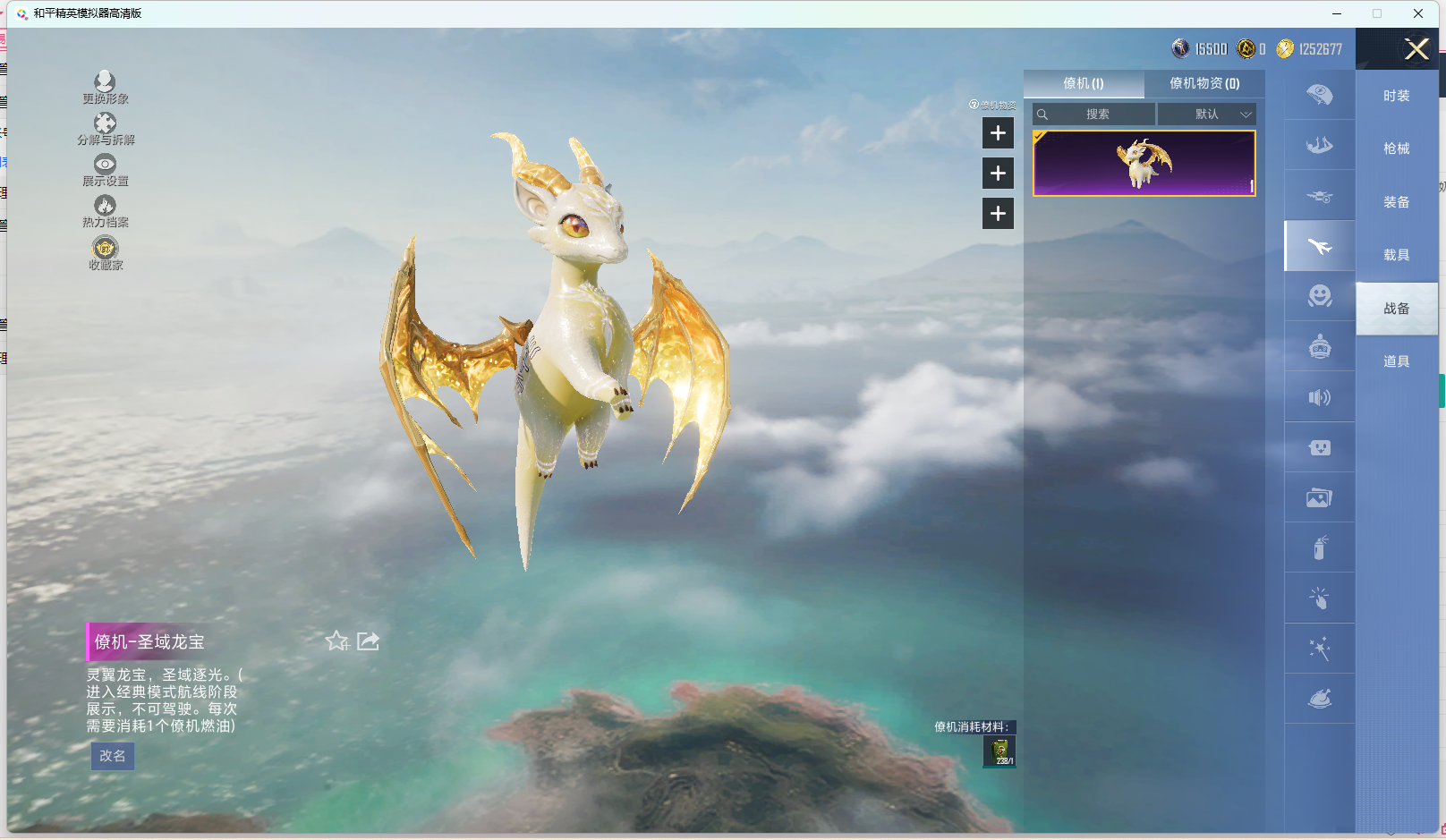Switch to the 僚机物资 tab
1446x840 pixels.
(x=1204, y=83)
